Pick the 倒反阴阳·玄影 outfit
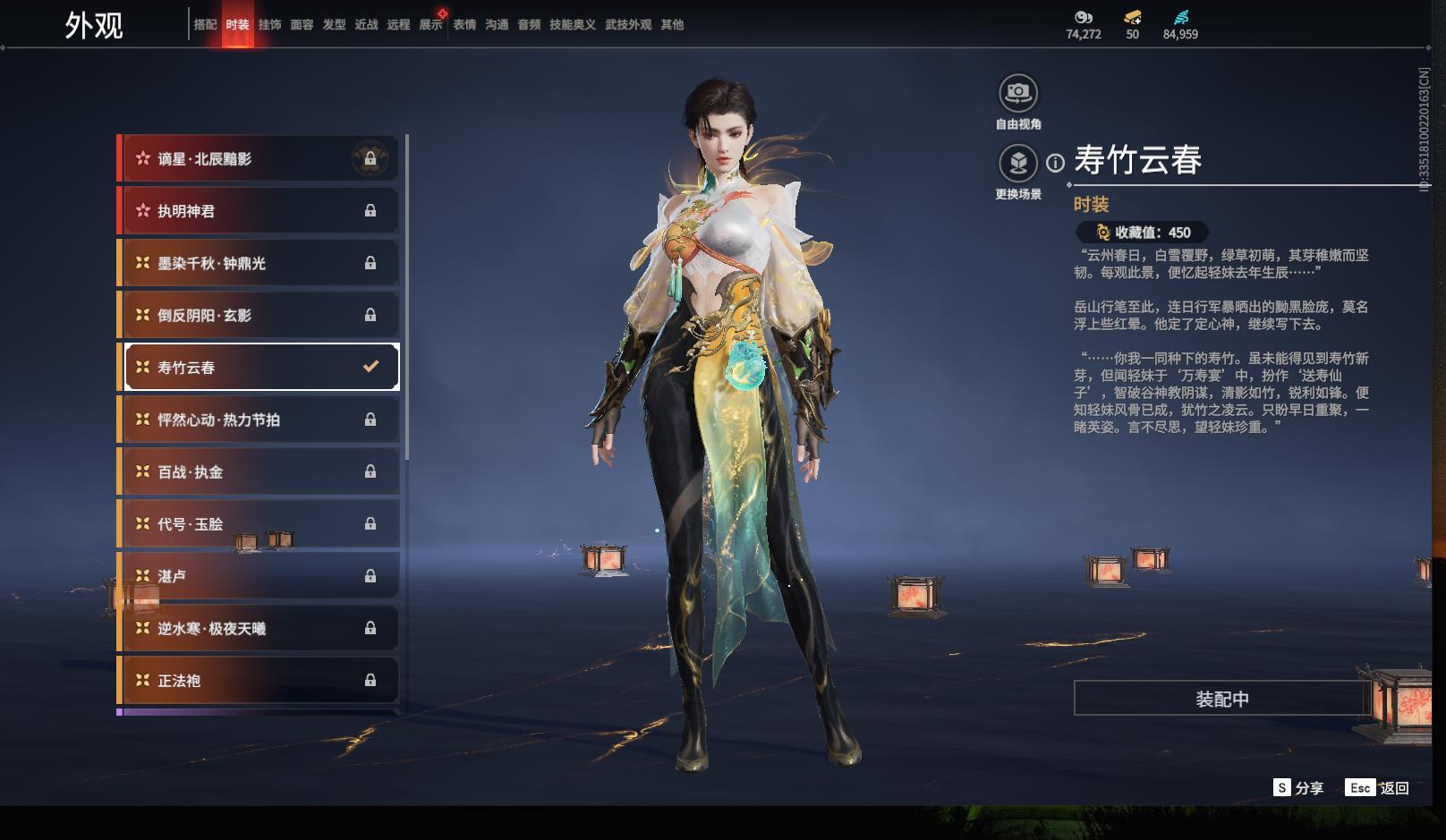The width and height of the screenshot is (1446, 840). click(x=259, y=315)
